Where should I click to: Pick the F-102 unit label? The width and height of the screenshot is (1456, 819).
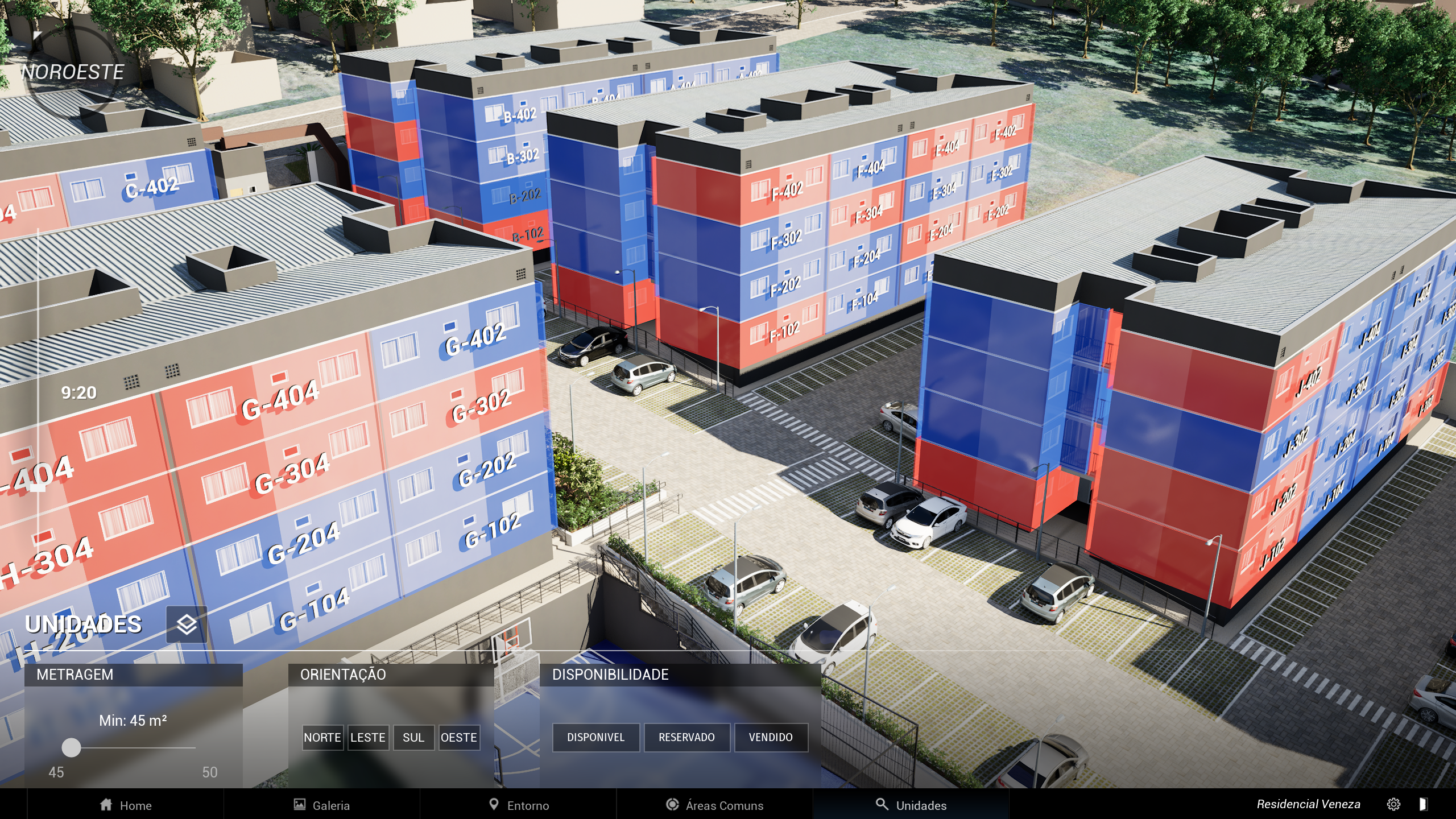[784, 332]
